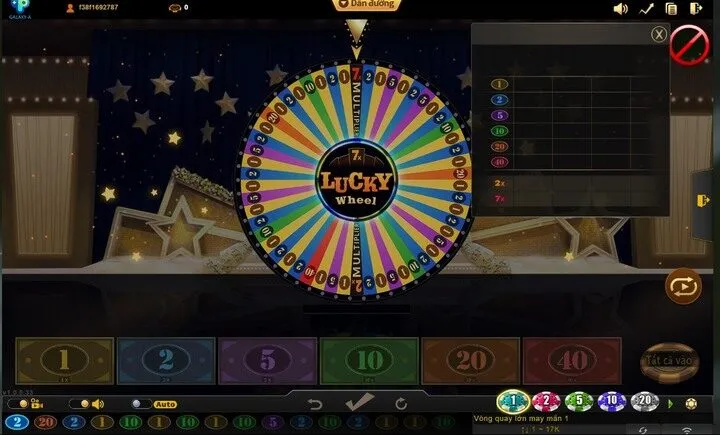The height and width of the screenshot is (435, 720).
Task: Place a bet on the red 40 banknote
Action: point(572,361)
